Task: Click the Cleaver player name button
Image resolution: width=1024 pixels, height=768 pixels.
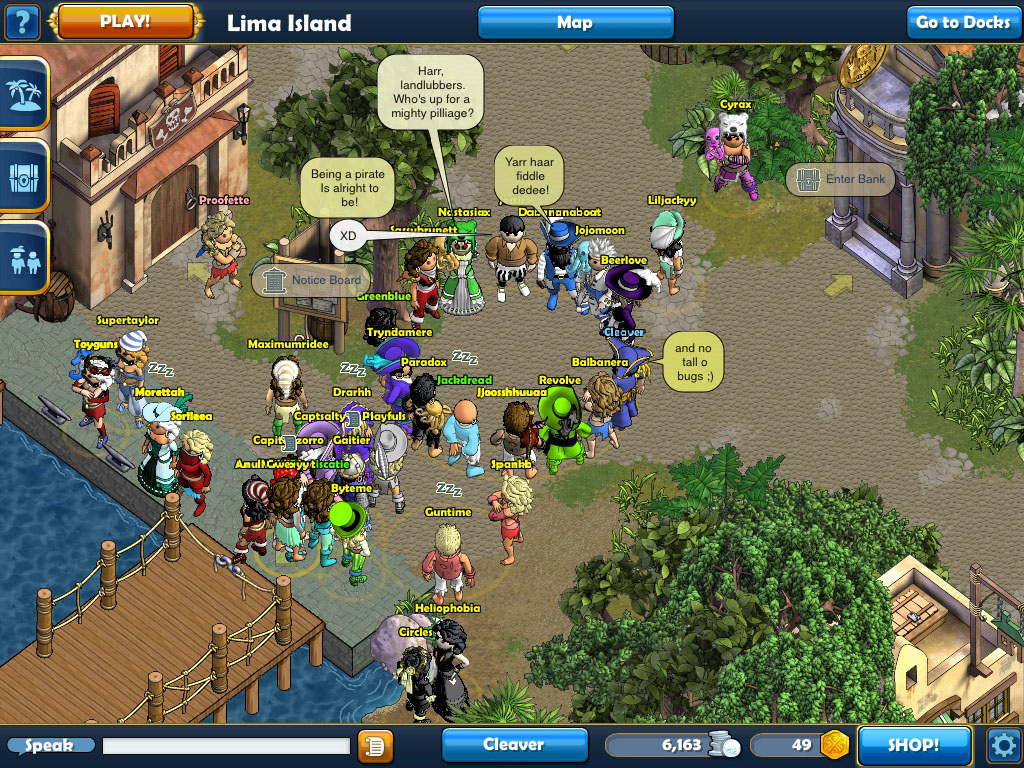Action: point(514,745)
